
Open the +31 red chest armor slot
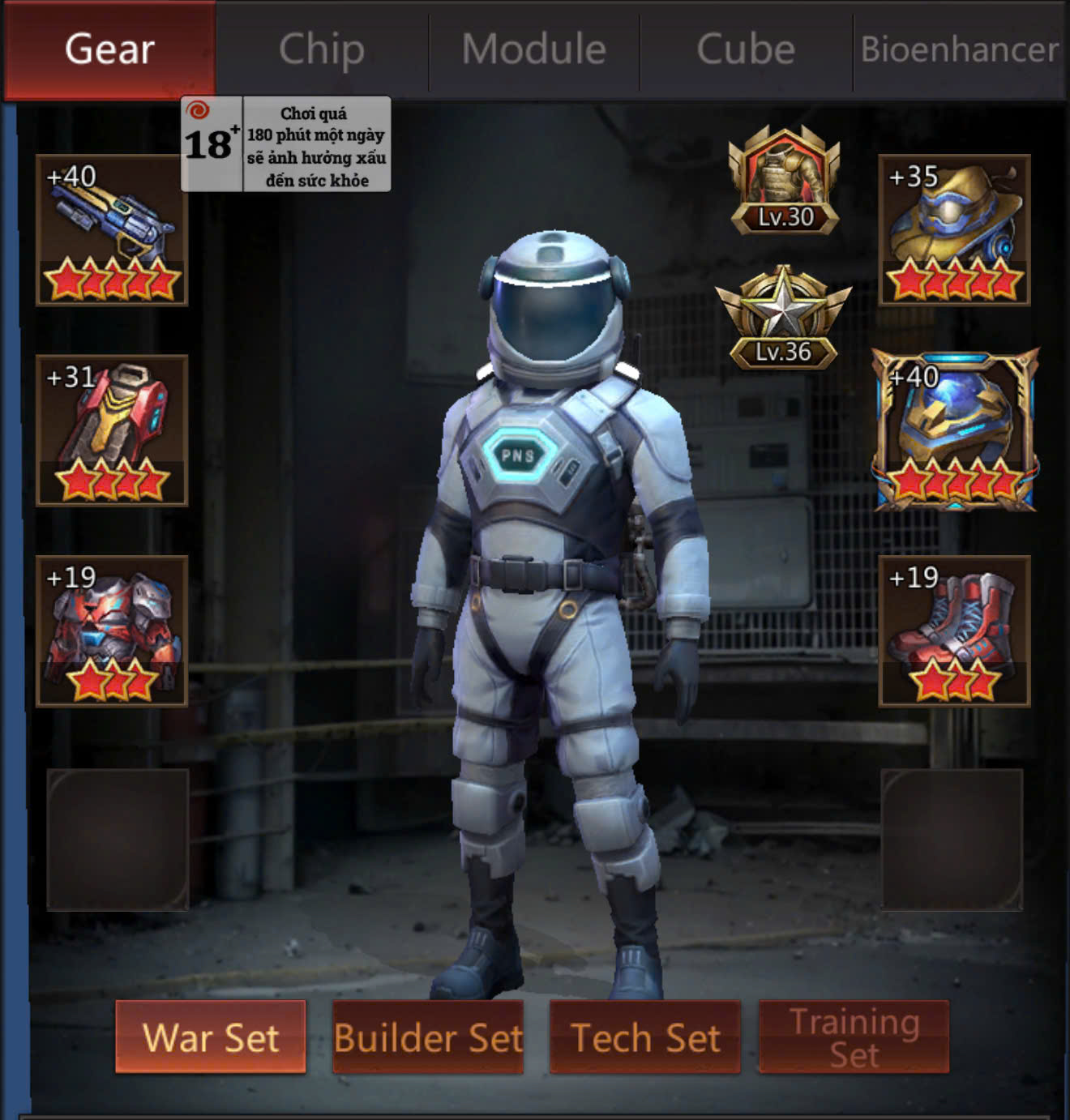click(x=112, y=430)
